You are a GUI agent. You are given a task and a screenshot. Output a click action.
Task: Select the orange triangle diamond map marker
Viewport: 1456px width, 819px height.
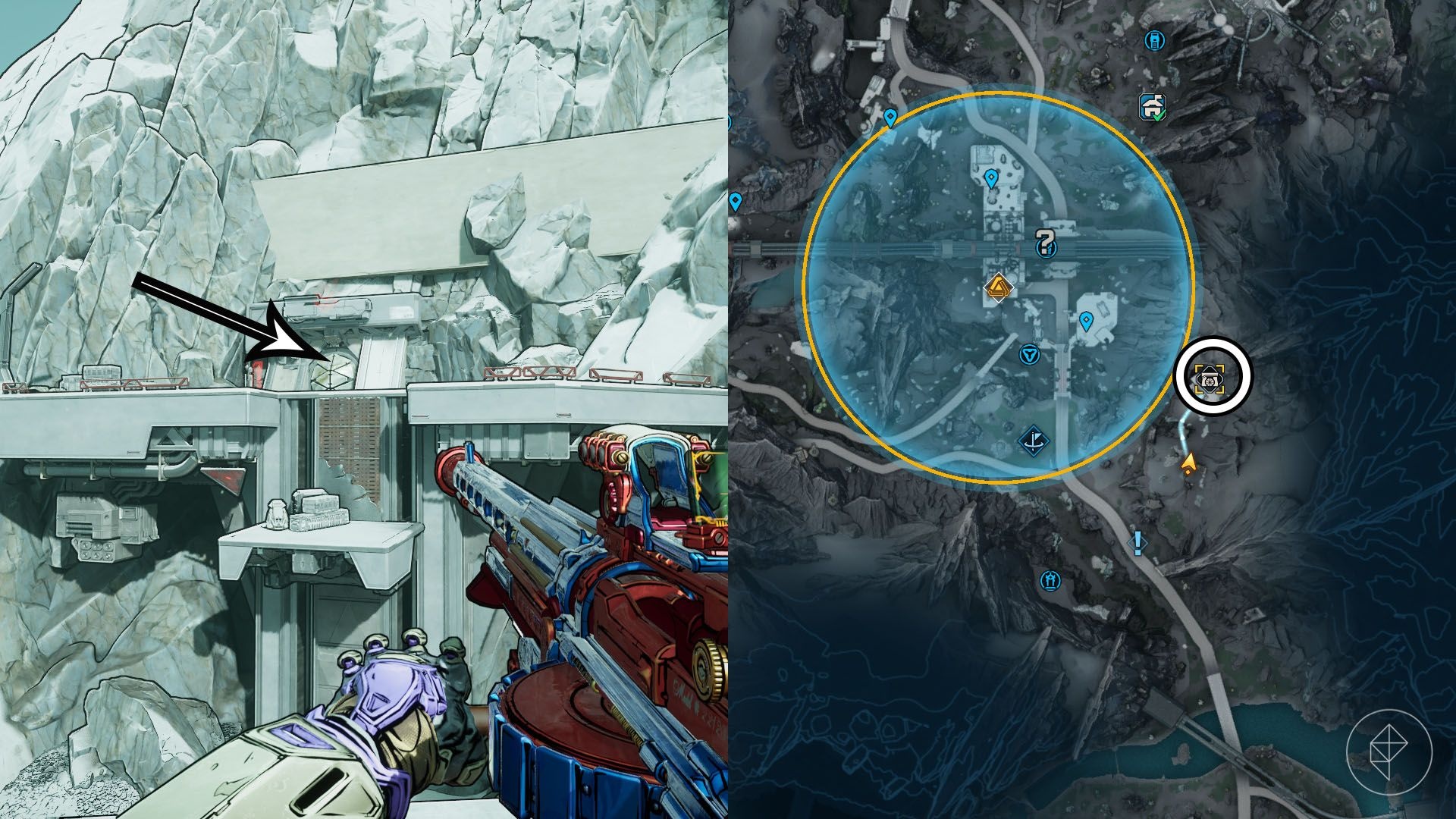(997, 287)
